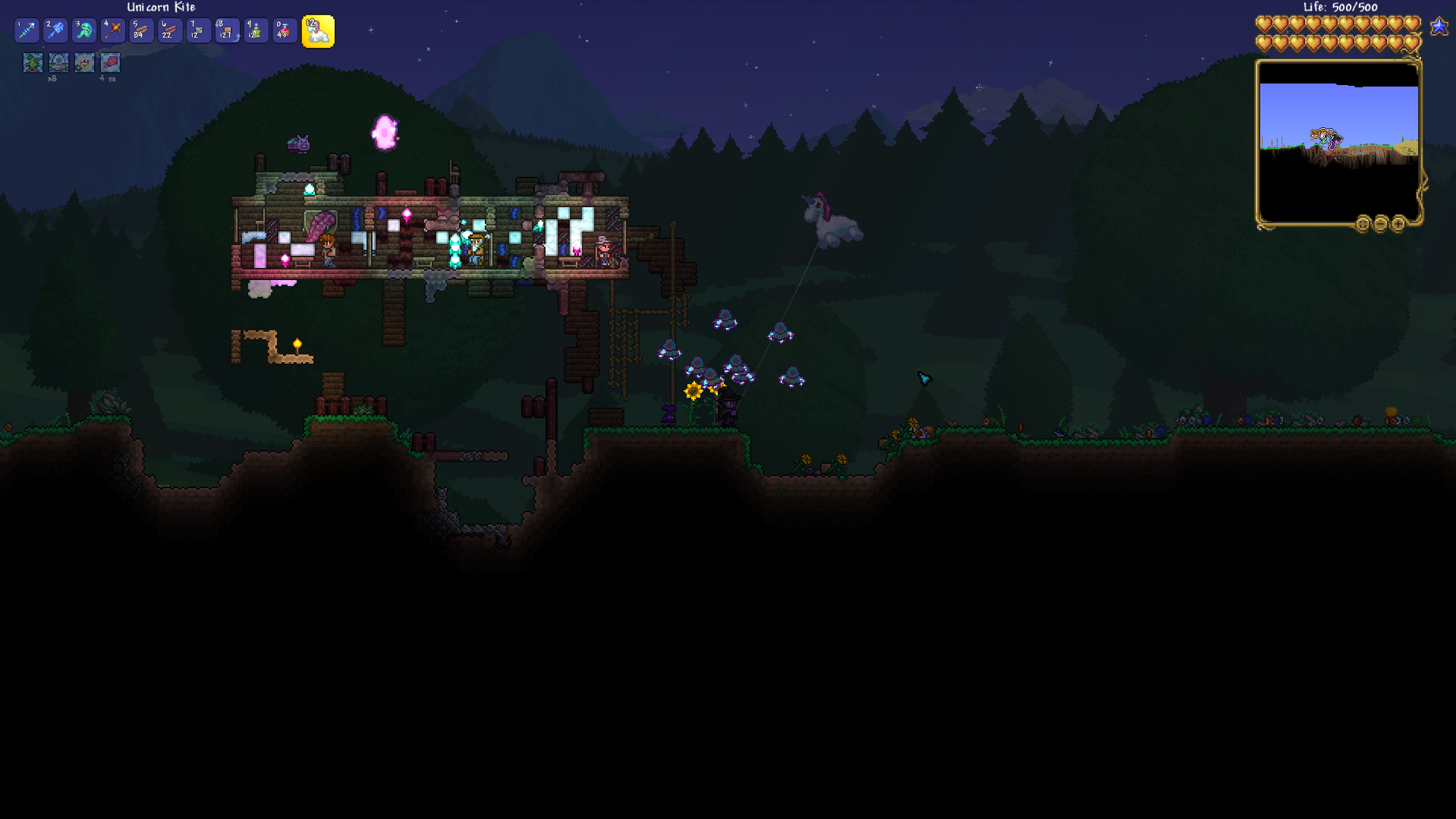Click the green tree buff icon
Screen dimensions: 1456x819
coord(33,62)
